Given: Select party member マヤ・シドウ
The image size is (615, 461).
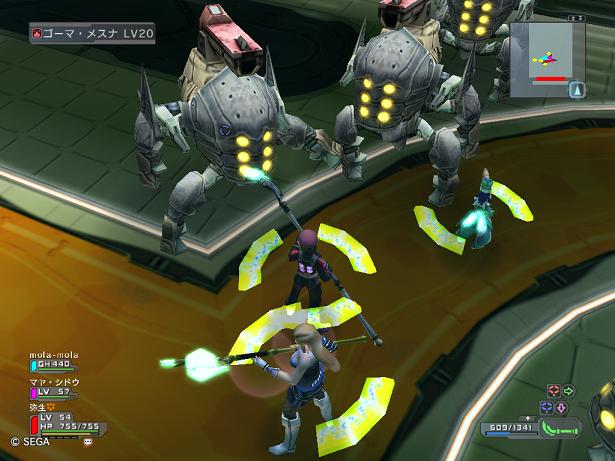Looking at the screenshot, I should (x=56, y=388).
